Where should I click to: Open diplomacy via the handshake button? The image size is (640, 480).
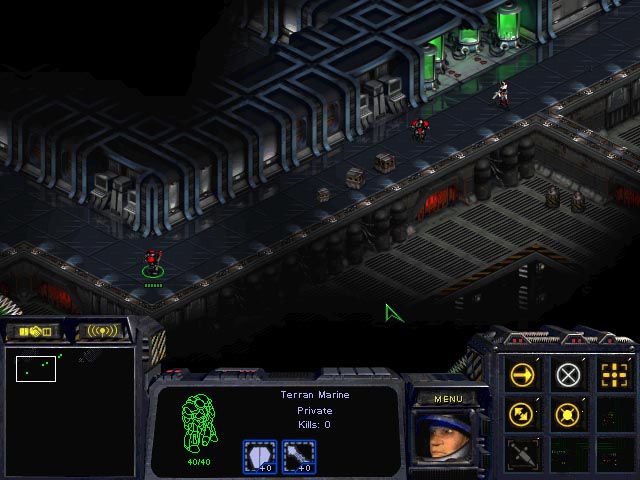[33, 331]
